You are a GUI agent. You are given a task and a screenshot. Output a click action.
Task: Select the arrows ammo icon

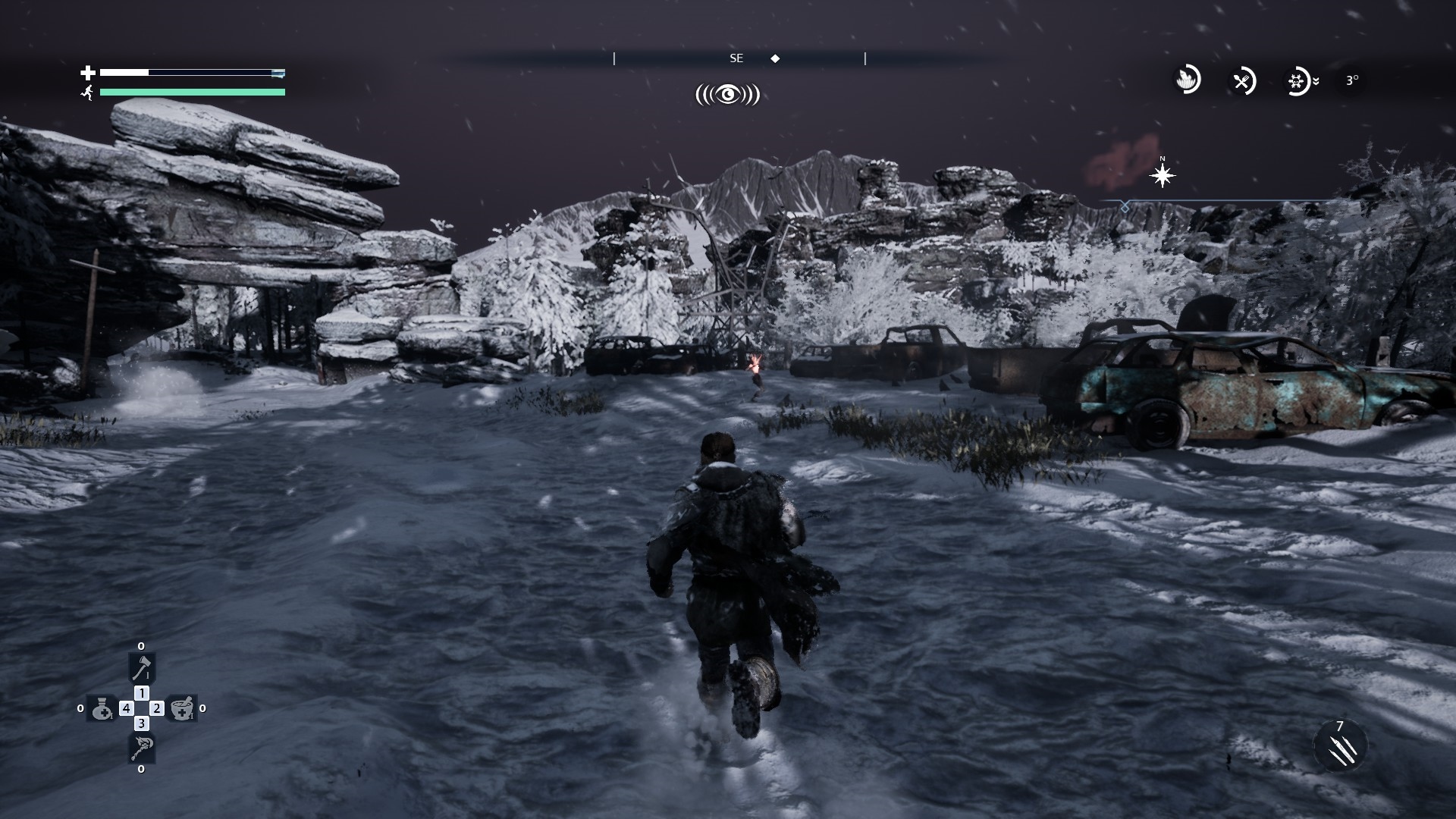1340,746
